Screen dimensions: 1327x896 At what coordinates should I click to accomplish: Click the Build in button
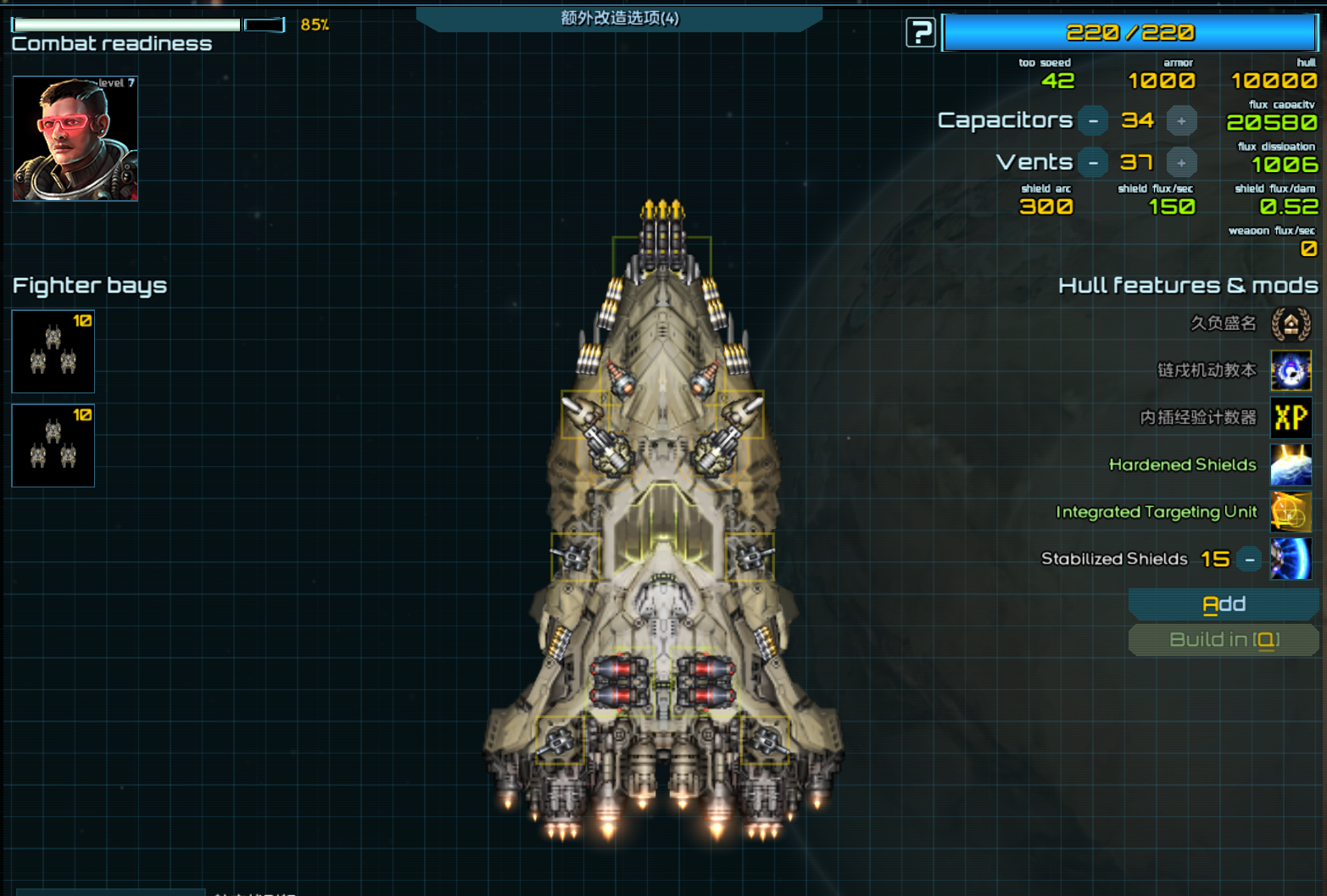(1224, 640)
